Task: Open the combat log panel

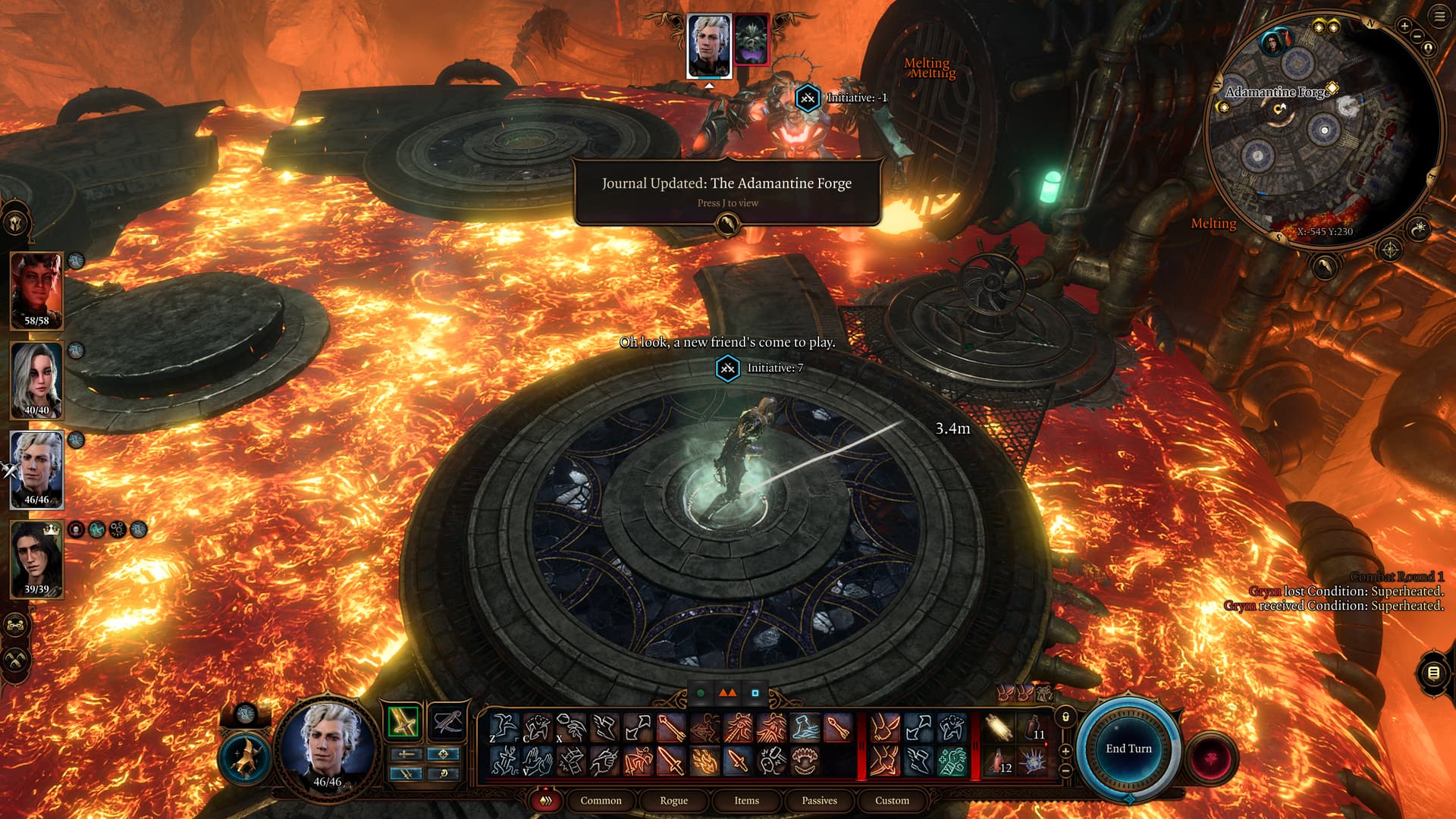Action: pyautogui.click(x=1432, y=673)
